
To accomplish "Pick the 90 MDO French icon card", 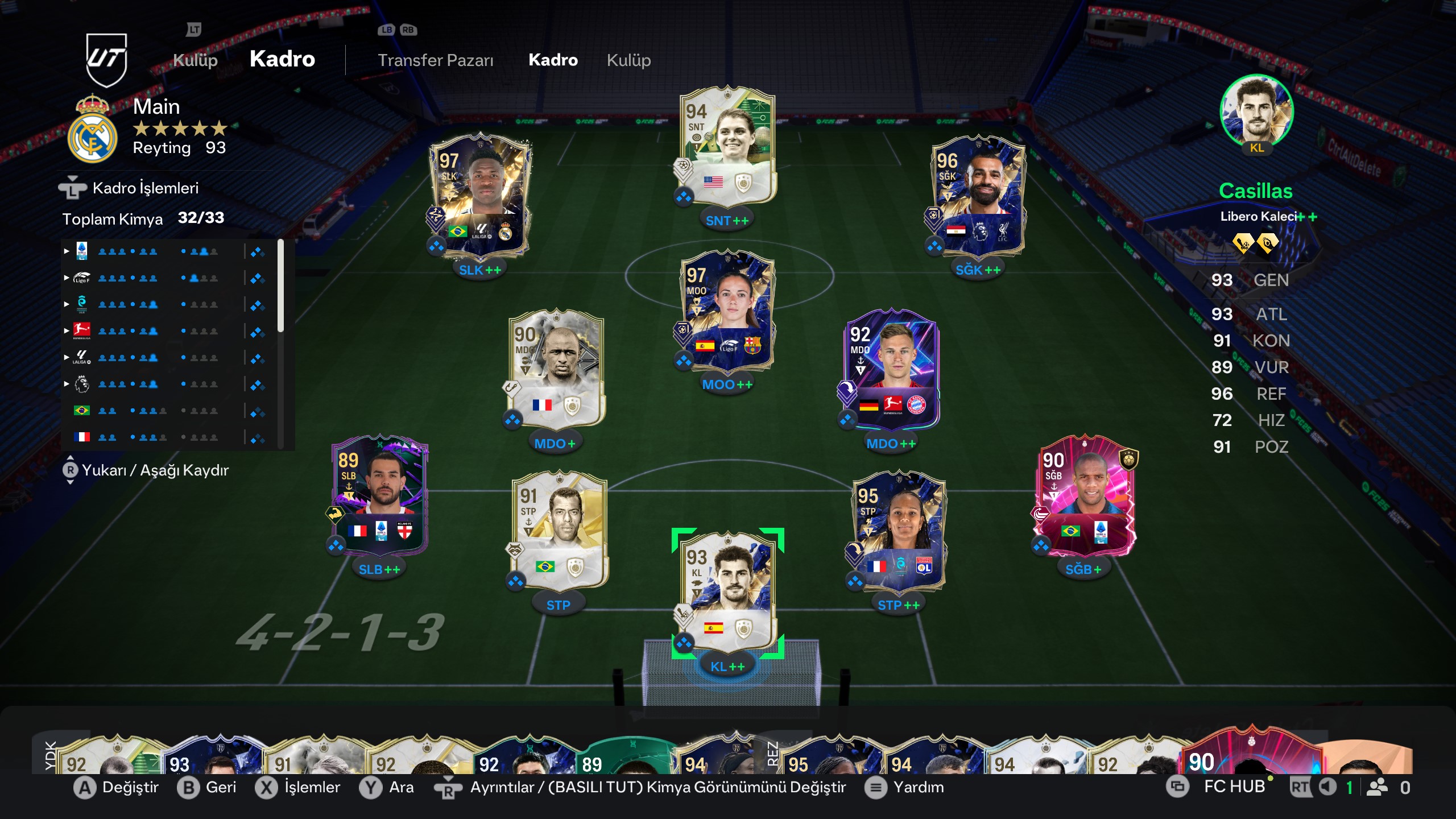I will [x=556, y=370].
